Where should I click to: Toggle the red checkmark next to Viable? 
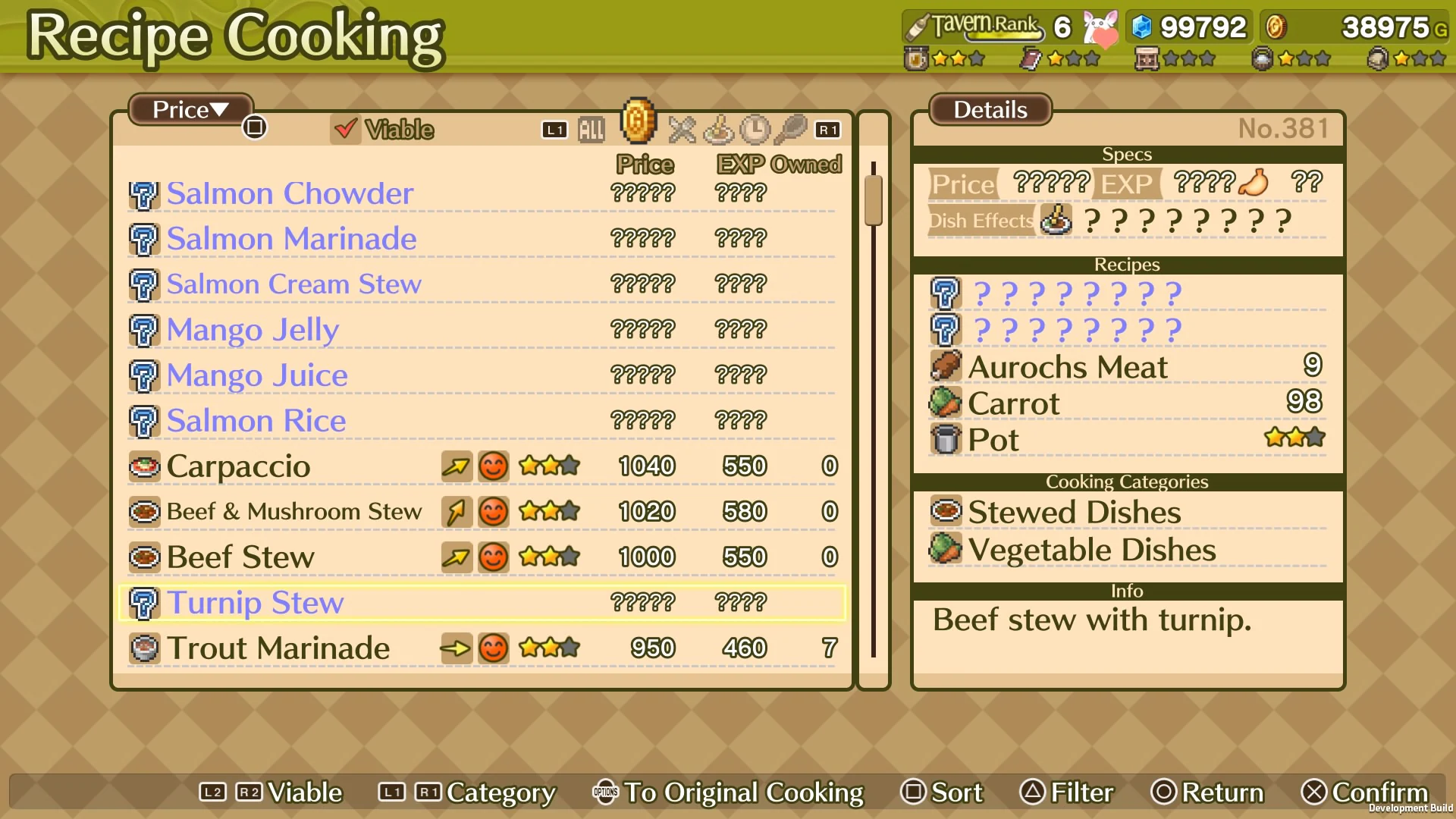(346, 130)
